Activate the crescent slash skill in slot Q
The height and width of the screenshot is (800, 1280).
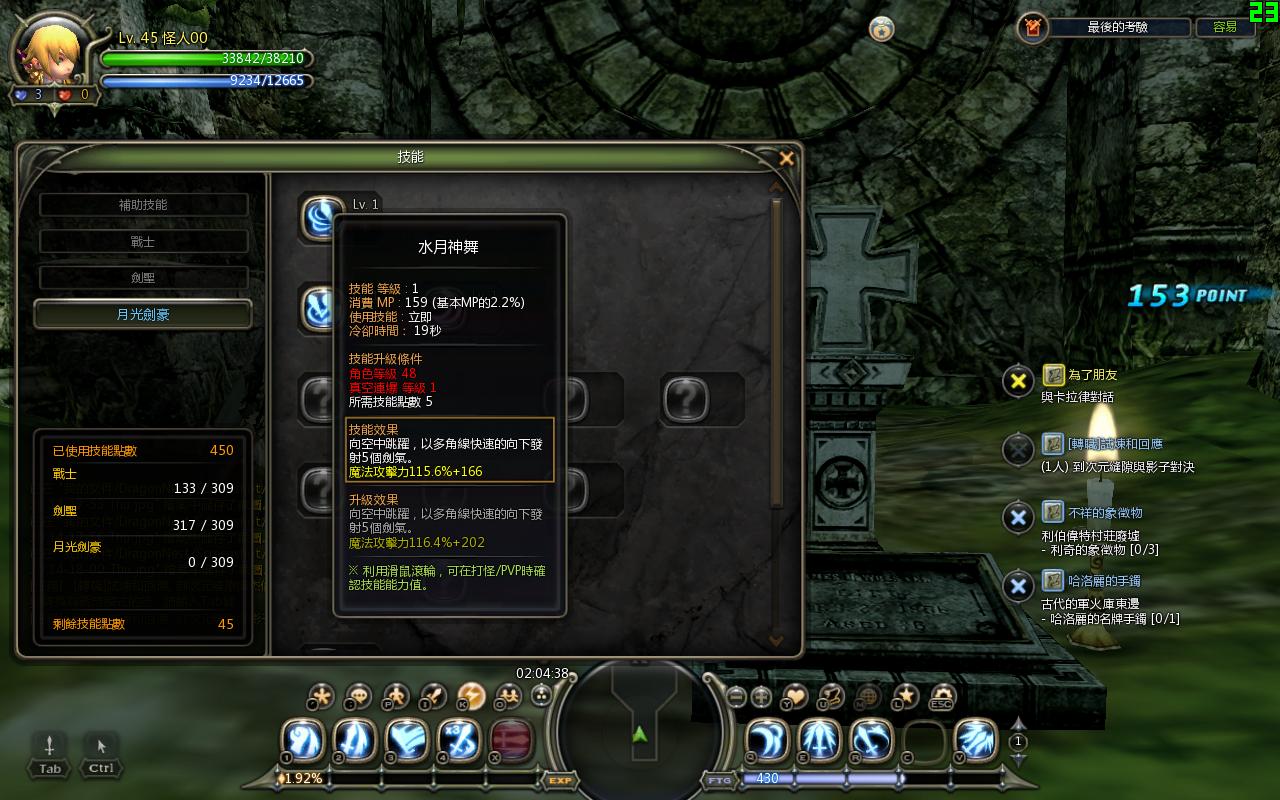[768, 740]
